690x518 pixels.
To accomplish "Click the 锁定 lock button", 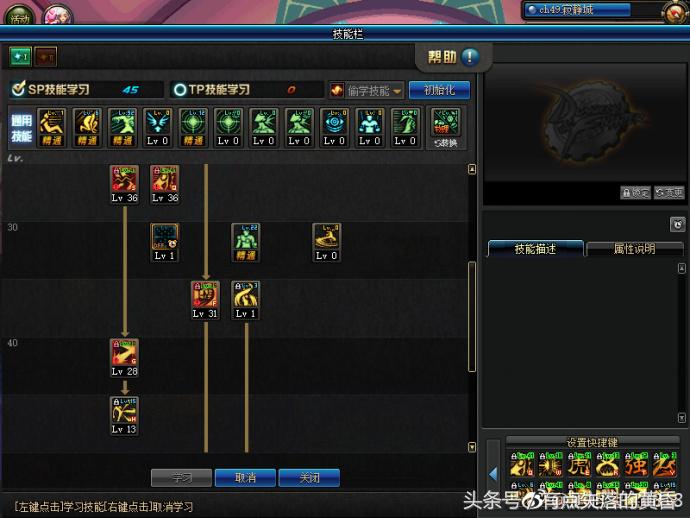I will (635, 193).
